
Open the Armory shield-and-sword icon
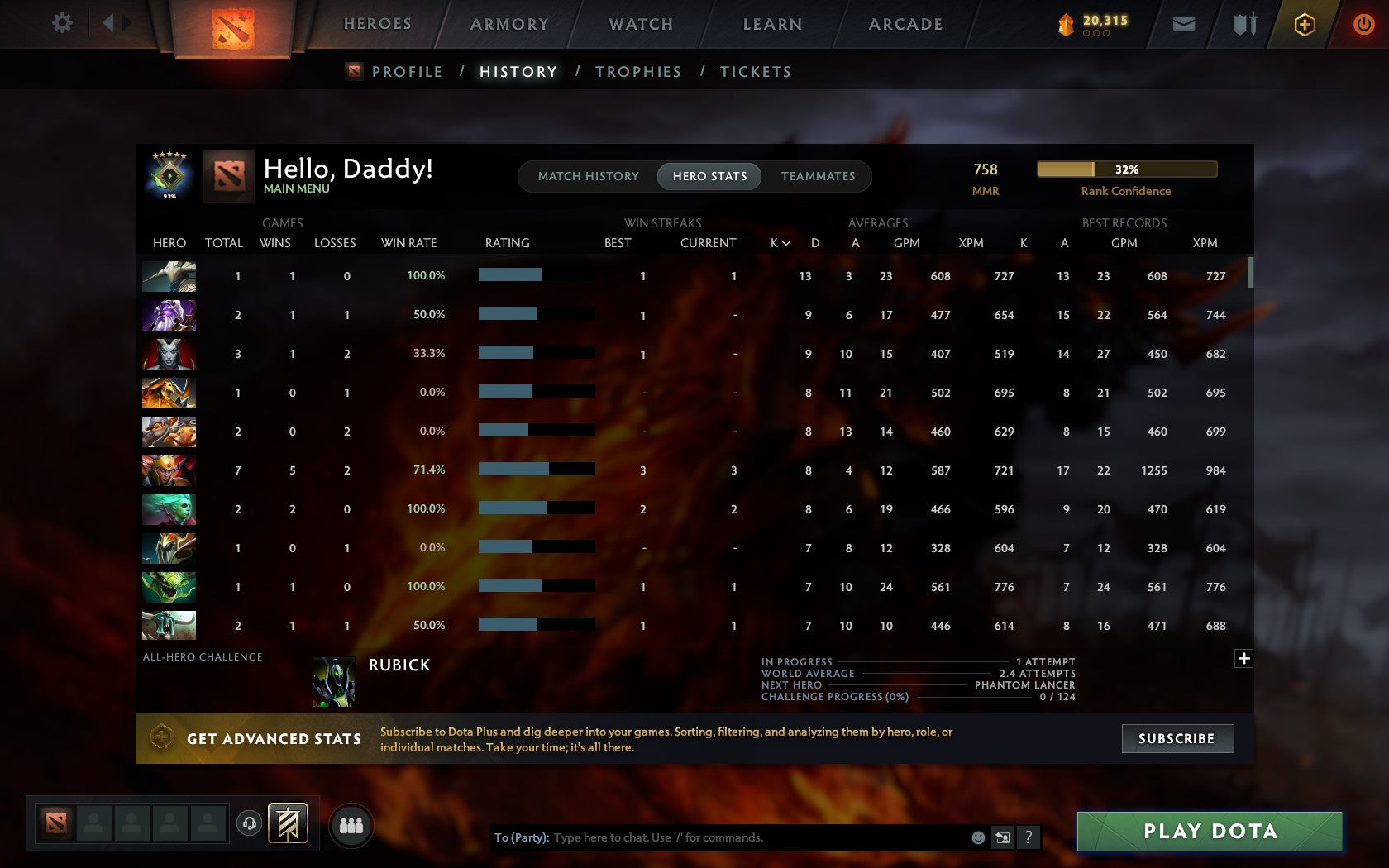coord(1243,24)
